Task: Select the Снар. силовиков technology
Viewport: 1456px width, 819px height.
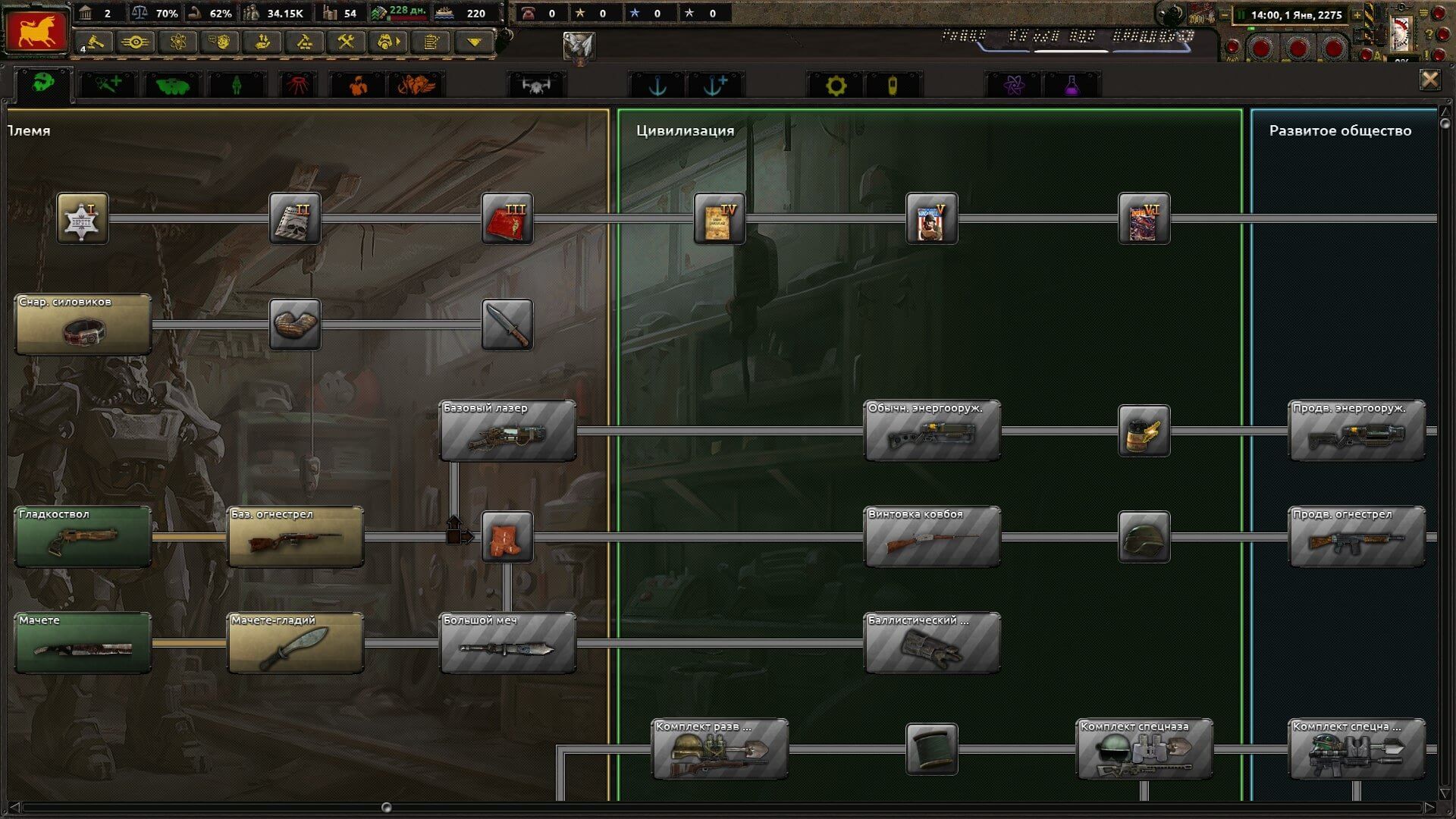Action: [x=83, y=325]
